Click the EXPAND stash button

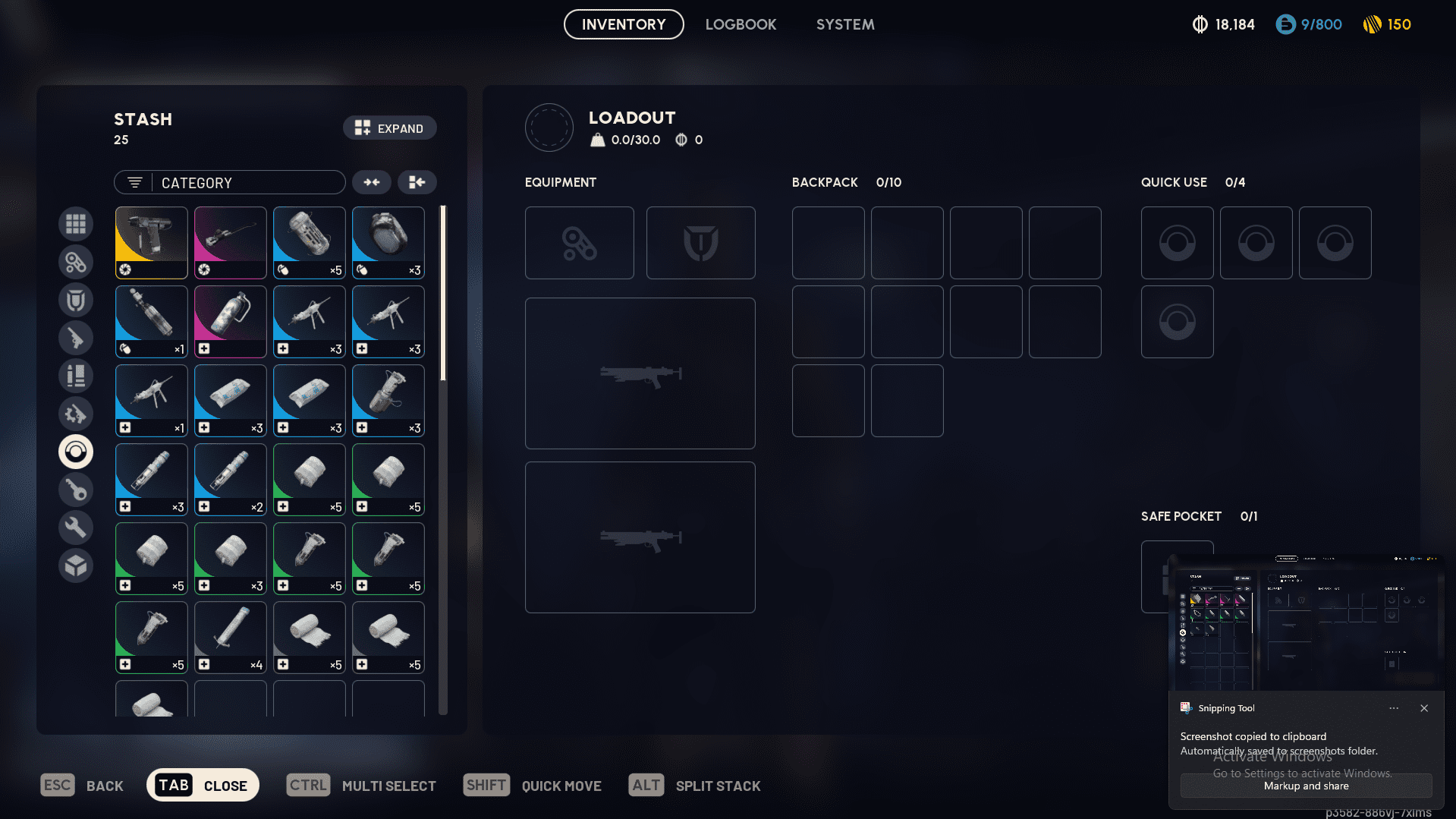coord(389,128)
